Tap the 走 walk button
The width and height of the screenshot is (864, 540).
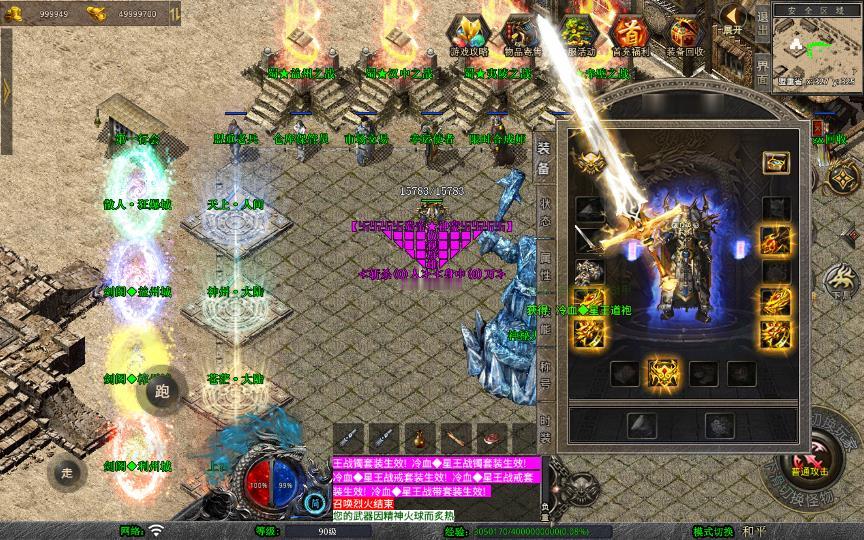(x=69, y=470)
